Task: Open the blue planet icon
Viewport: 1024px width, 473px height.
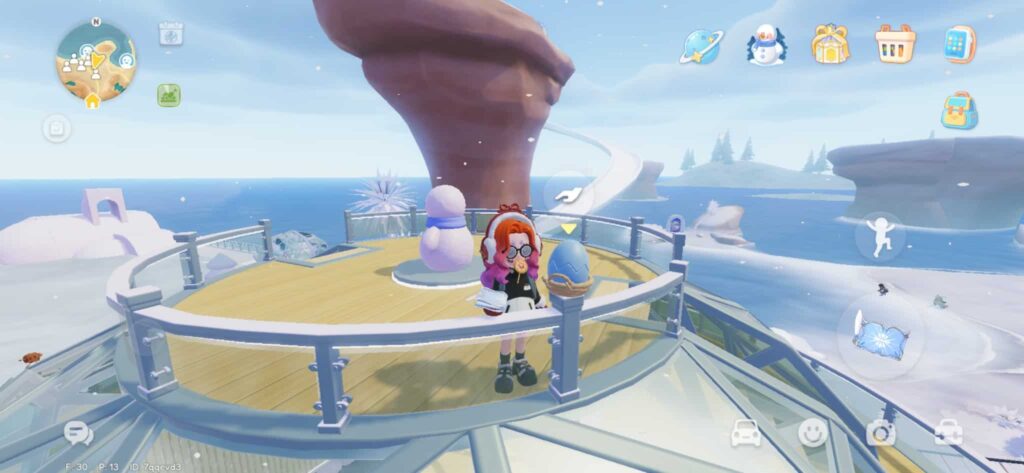Action: (x=701, y=45)
